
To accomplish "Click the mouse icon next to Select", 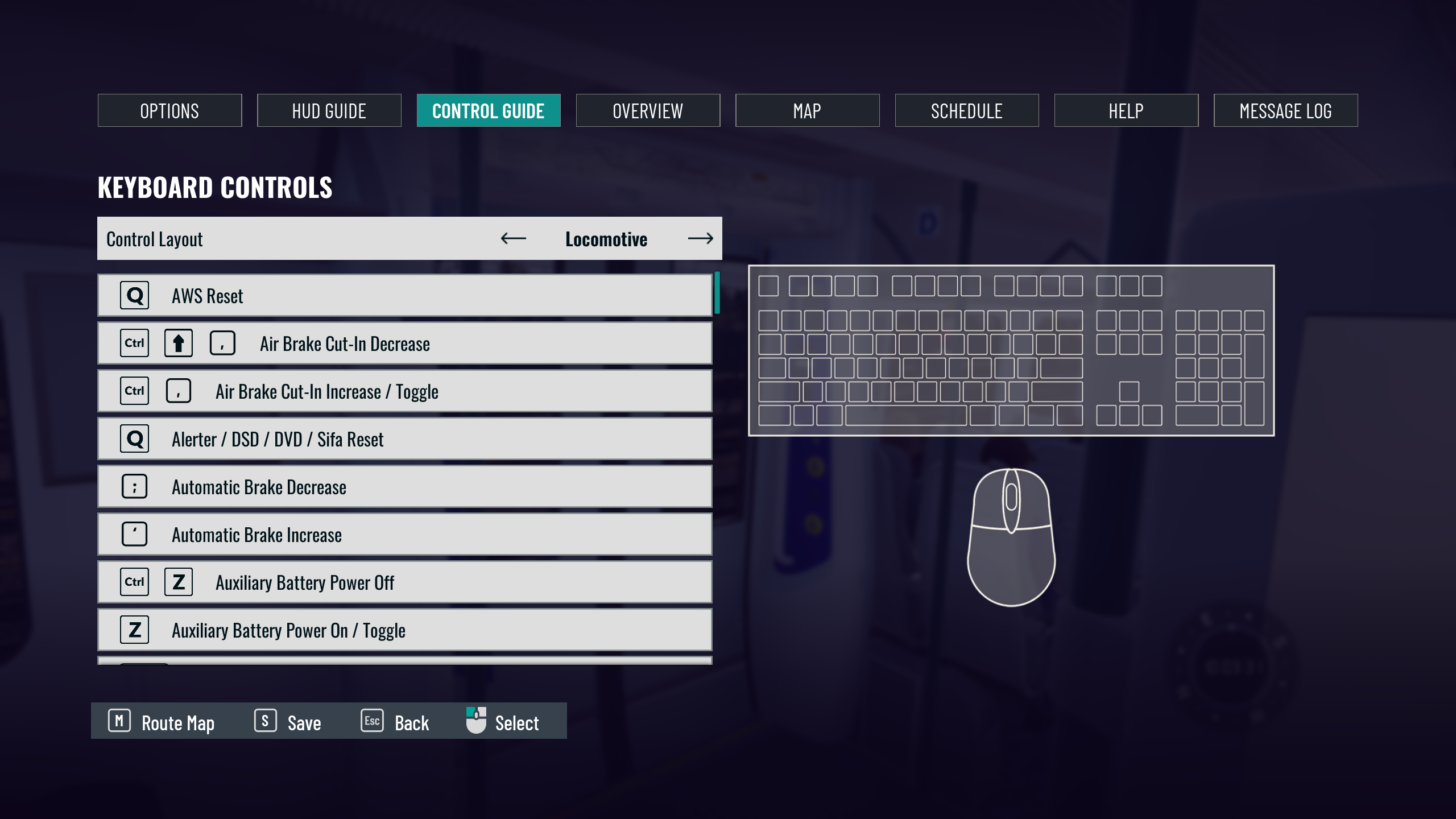I will [475, 721].
